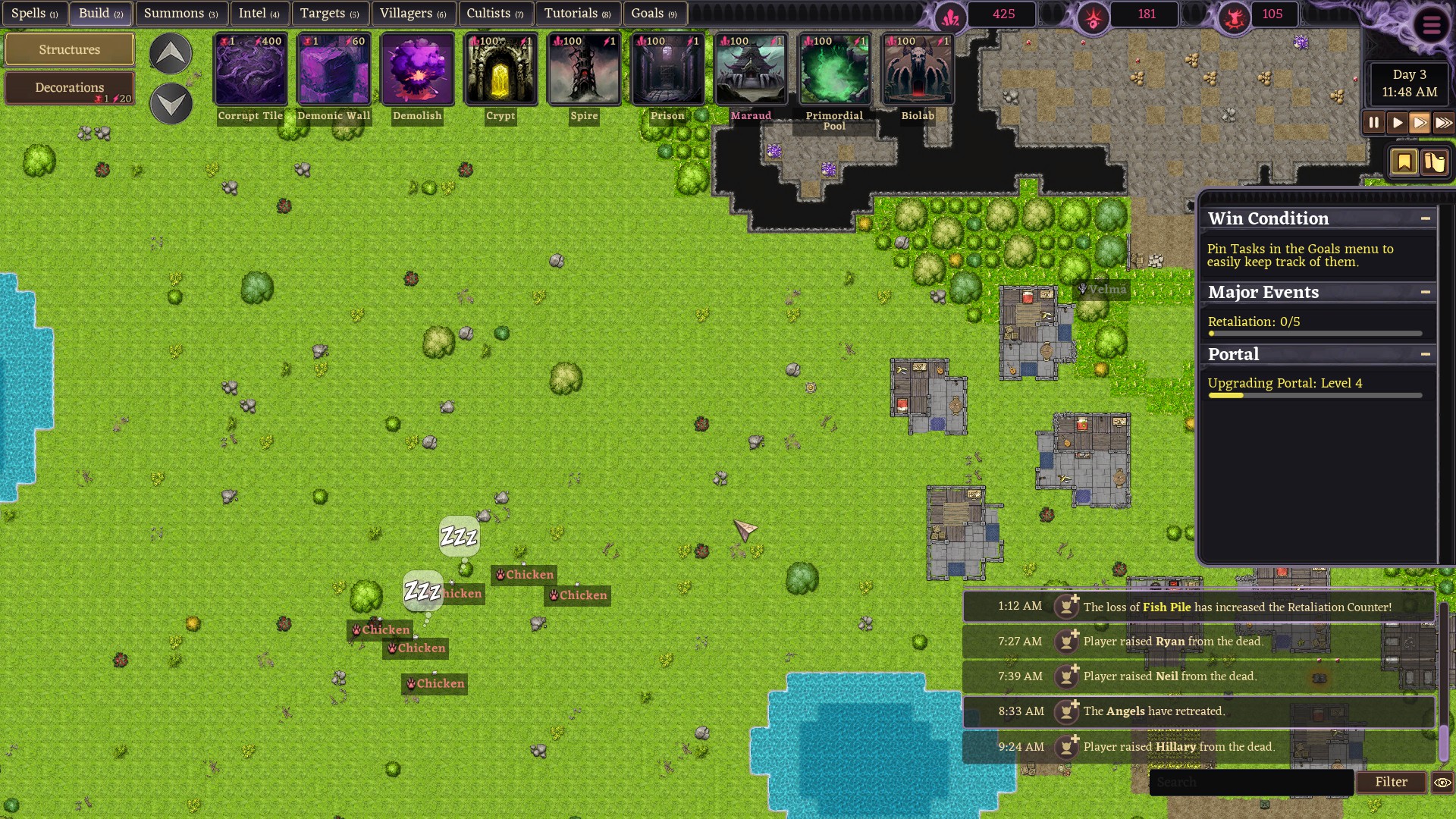Viewport: 1456px width, 819px height.
Task: Open the Spells tab
Action: coord(34,14)
